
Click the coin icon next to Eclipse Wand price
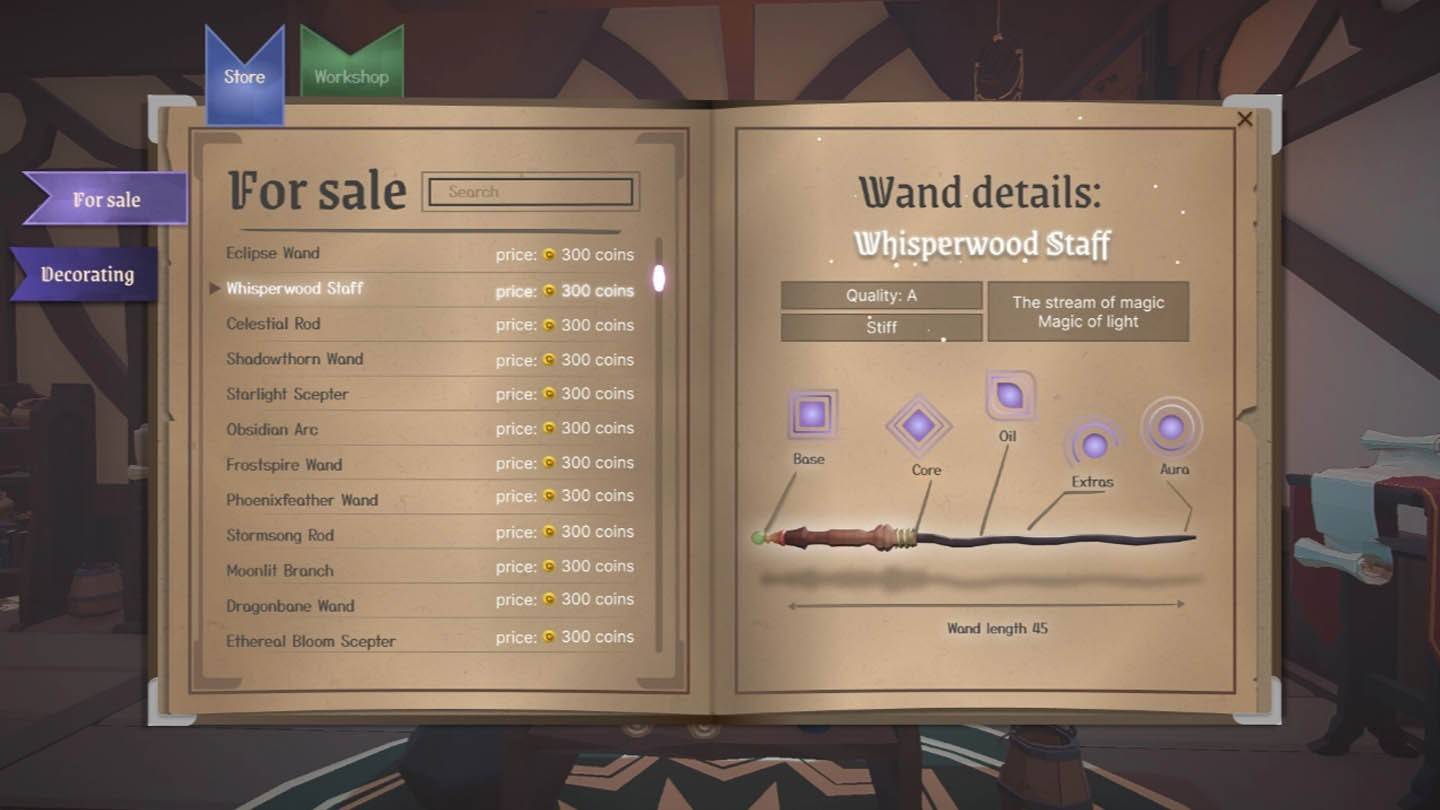click(x=547, y=255)
